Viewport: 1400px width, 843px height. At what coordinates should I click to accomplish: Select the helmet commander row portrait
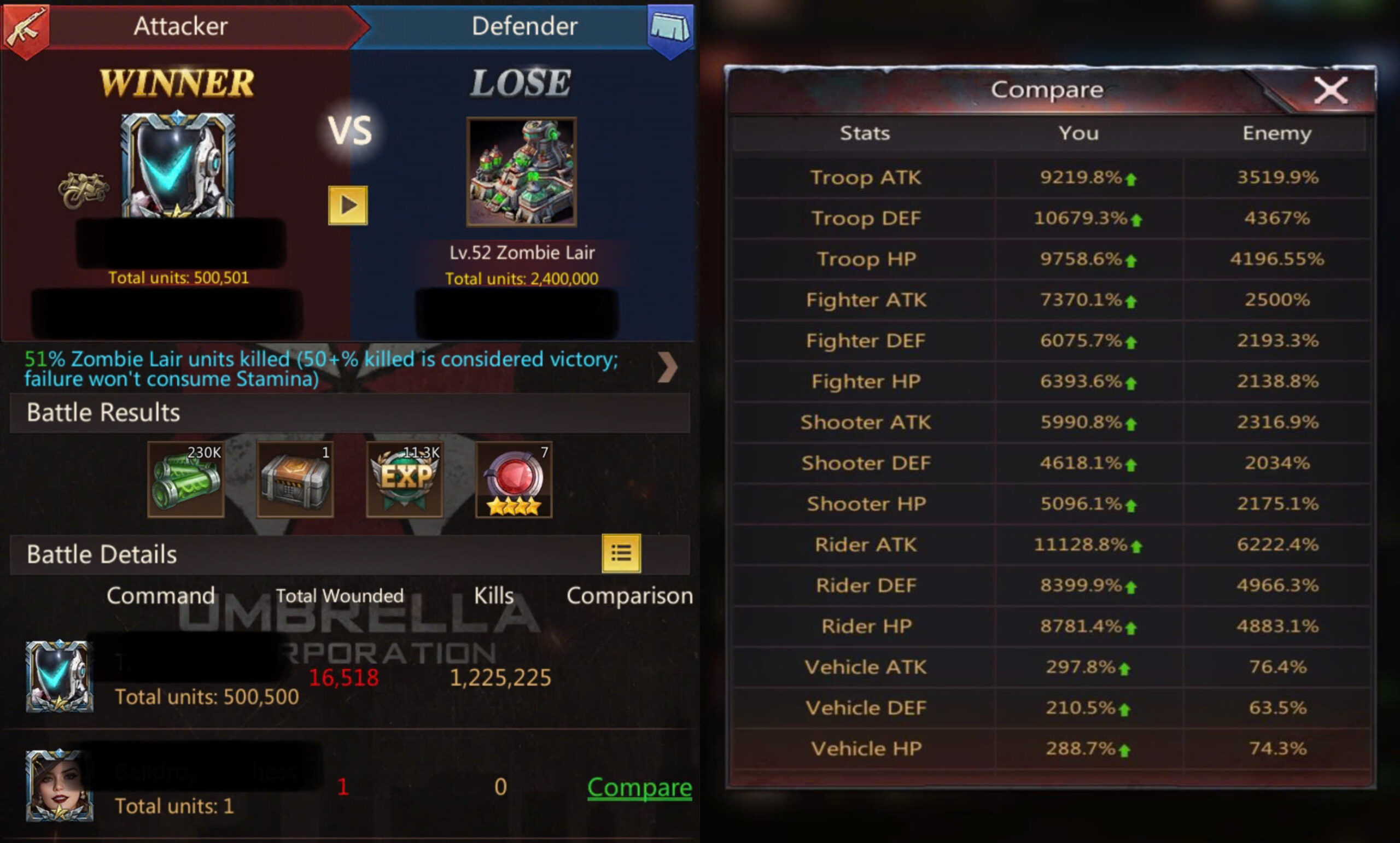pyautogui.click(x=59, y=676)
